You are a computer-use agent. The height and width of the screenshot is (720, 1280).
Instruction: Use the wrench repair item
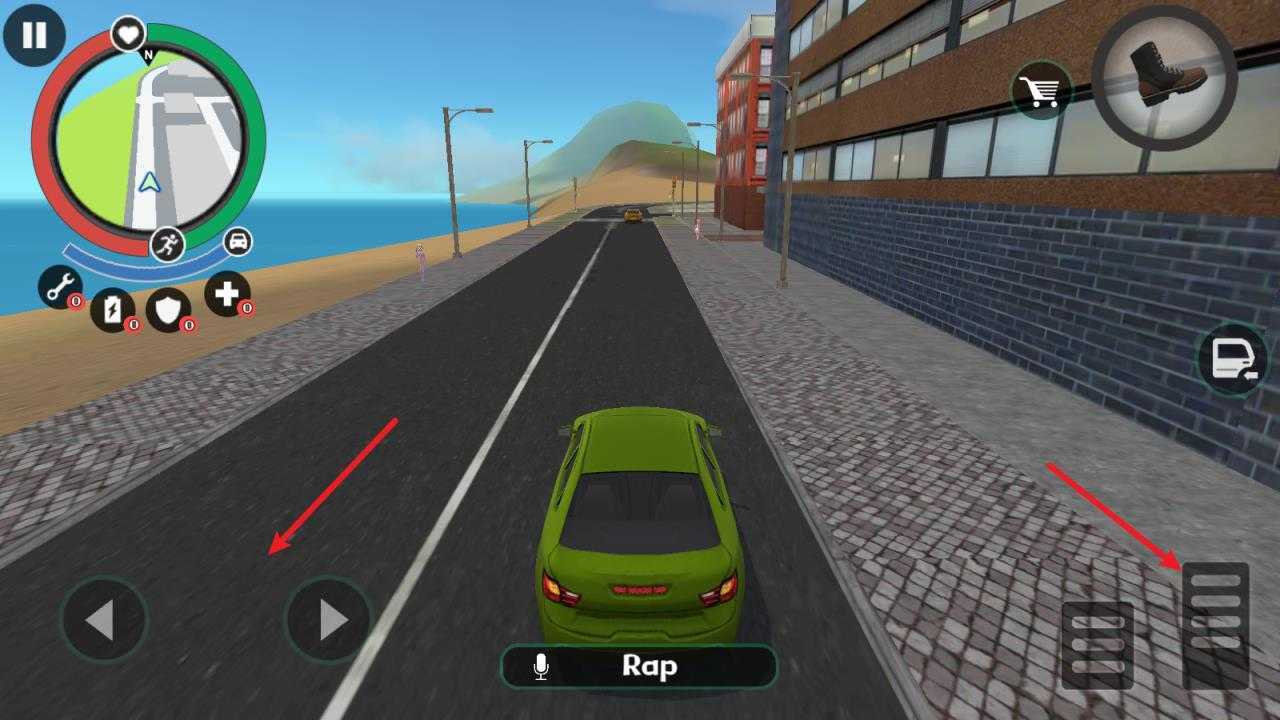[60, 287]
